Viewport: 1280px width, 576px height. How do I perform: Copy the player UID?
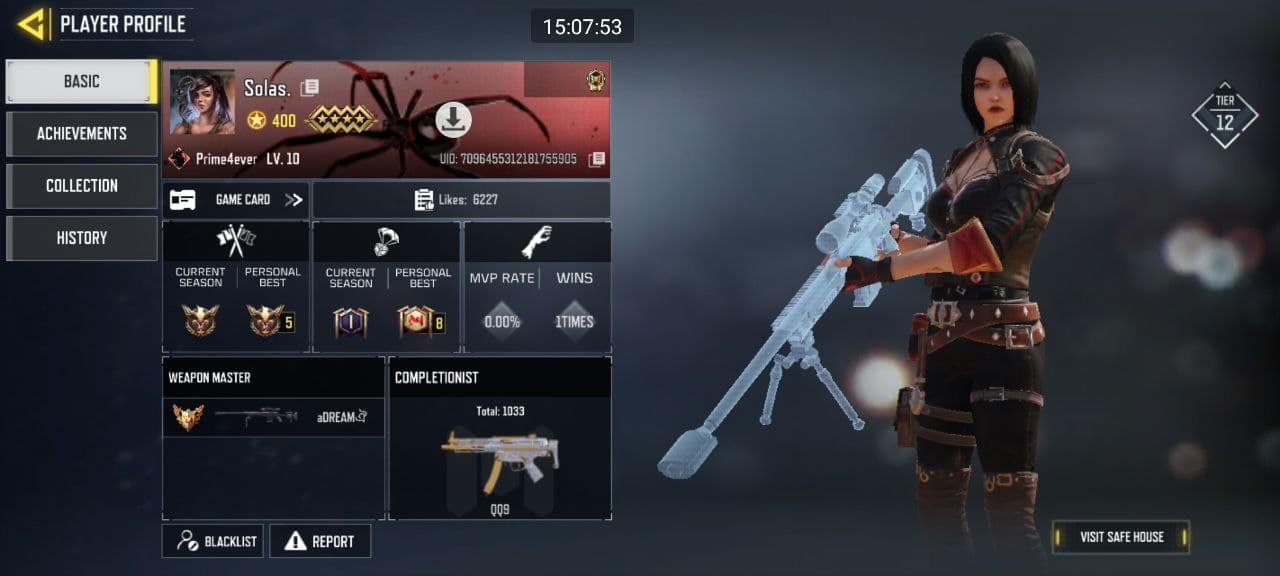597,160
